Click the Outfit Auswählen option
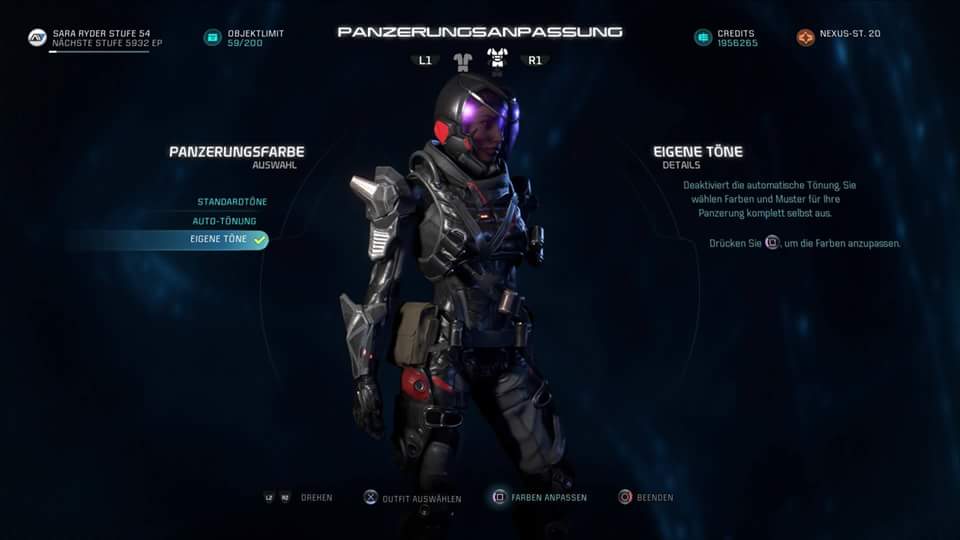The height and width of the screenshot is (540, 960). pos(411,497)
